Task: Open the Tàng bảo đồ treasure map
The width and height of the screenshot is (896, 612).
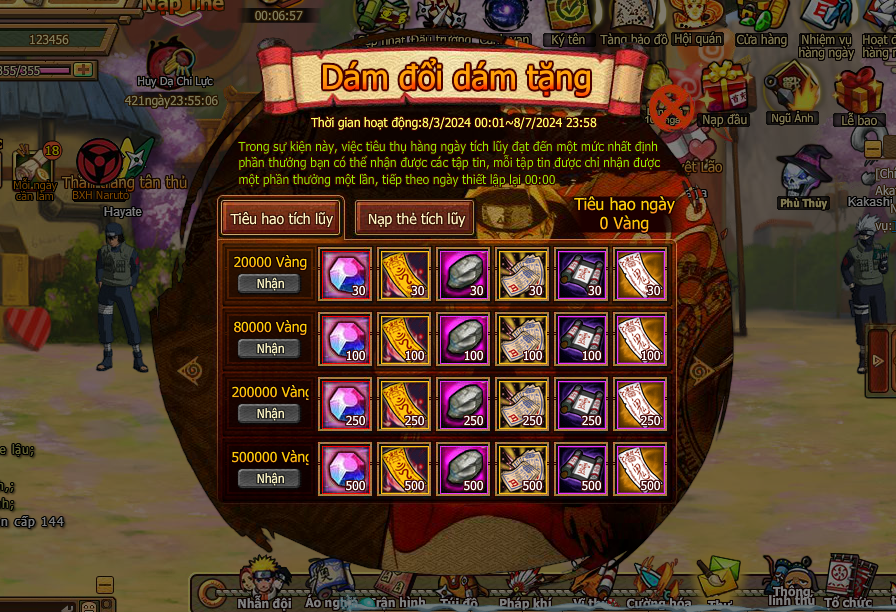Action: point(634,22)
